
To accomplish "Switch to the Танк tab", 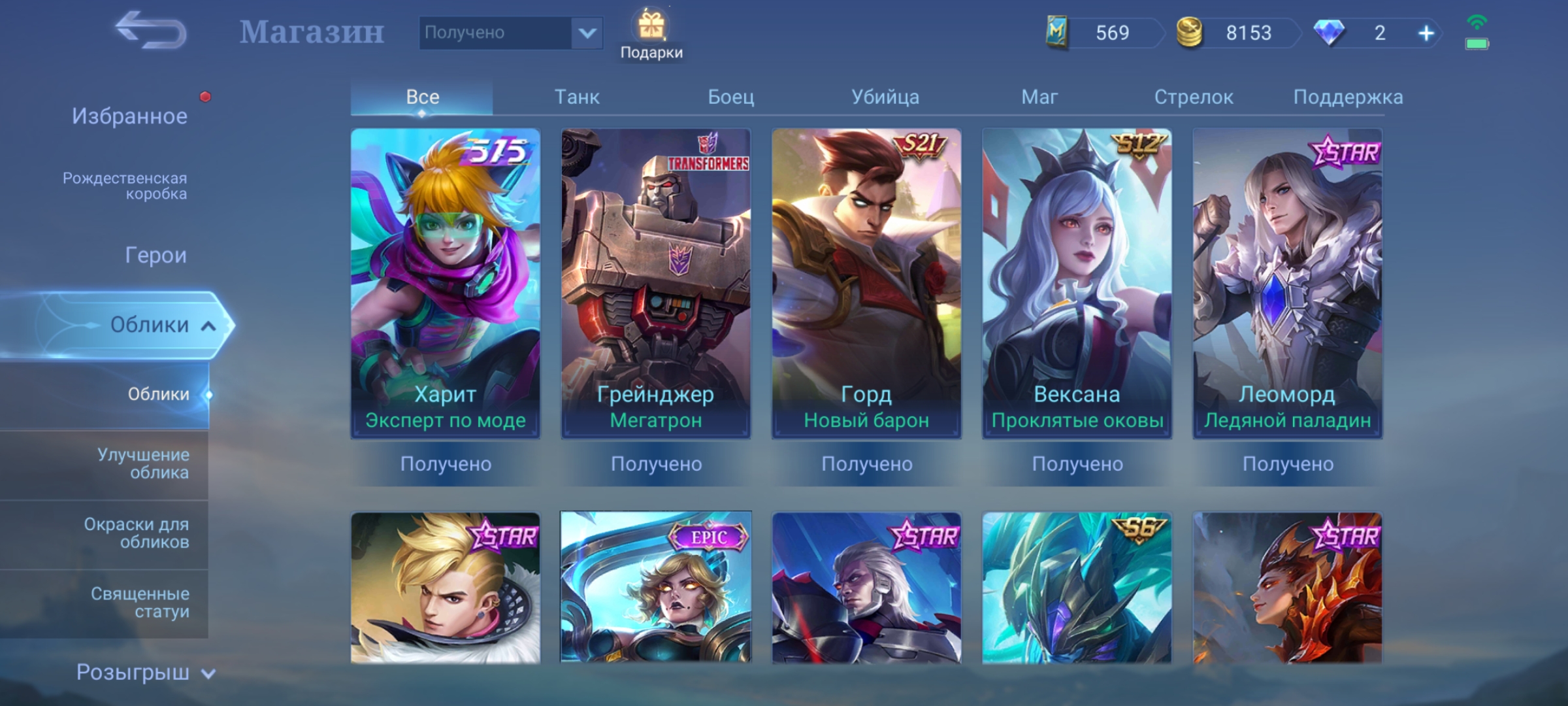I will click(x=577, y=97).
